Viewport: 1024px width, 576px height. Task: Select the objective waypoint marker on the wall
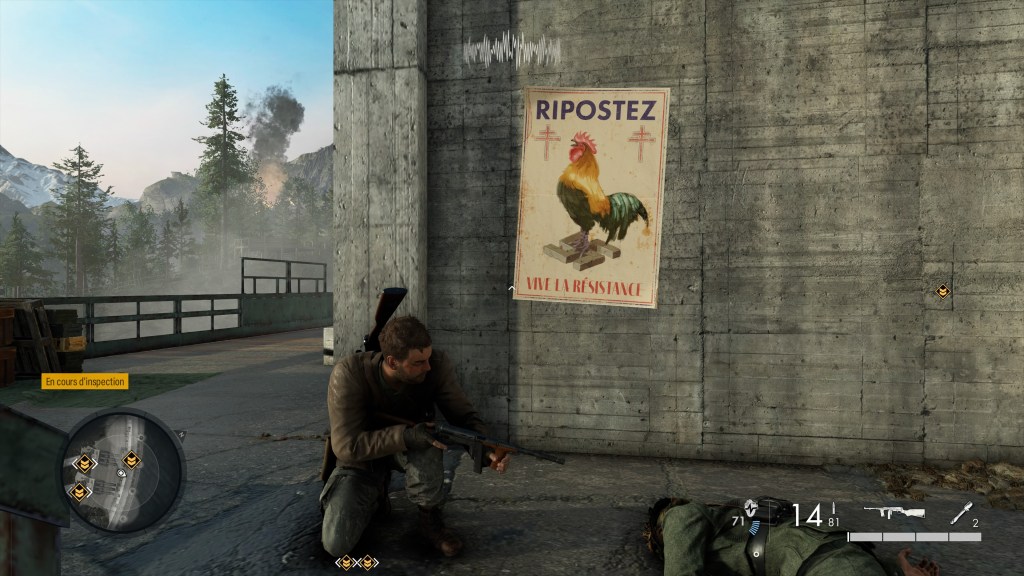pyautogui.click(x=942, y=291)
